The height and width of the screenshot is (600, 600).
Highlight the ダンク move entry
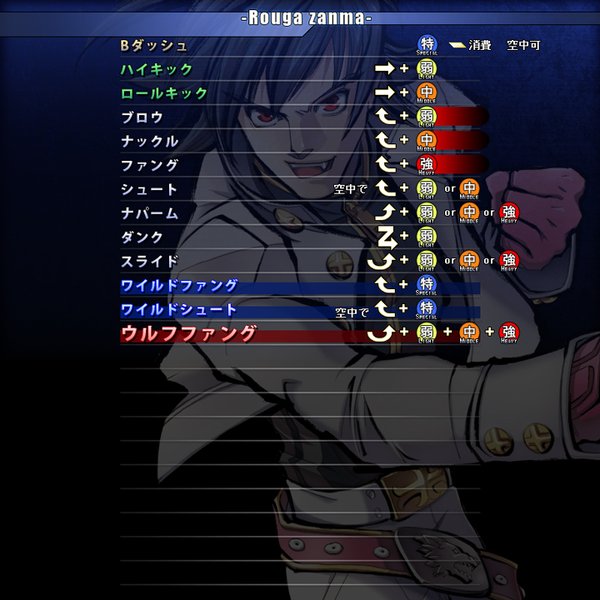coord(142,237)
